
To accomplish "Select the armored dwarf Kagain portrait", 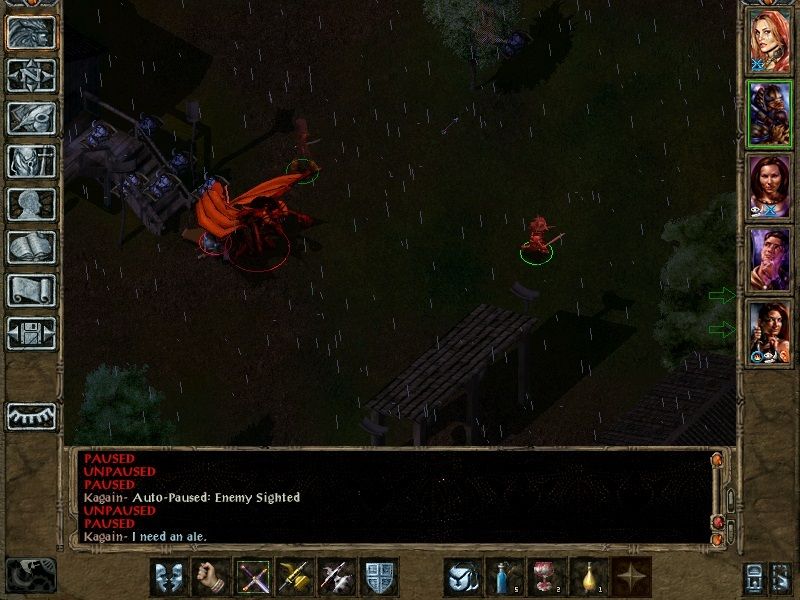I will coord(770,113).
